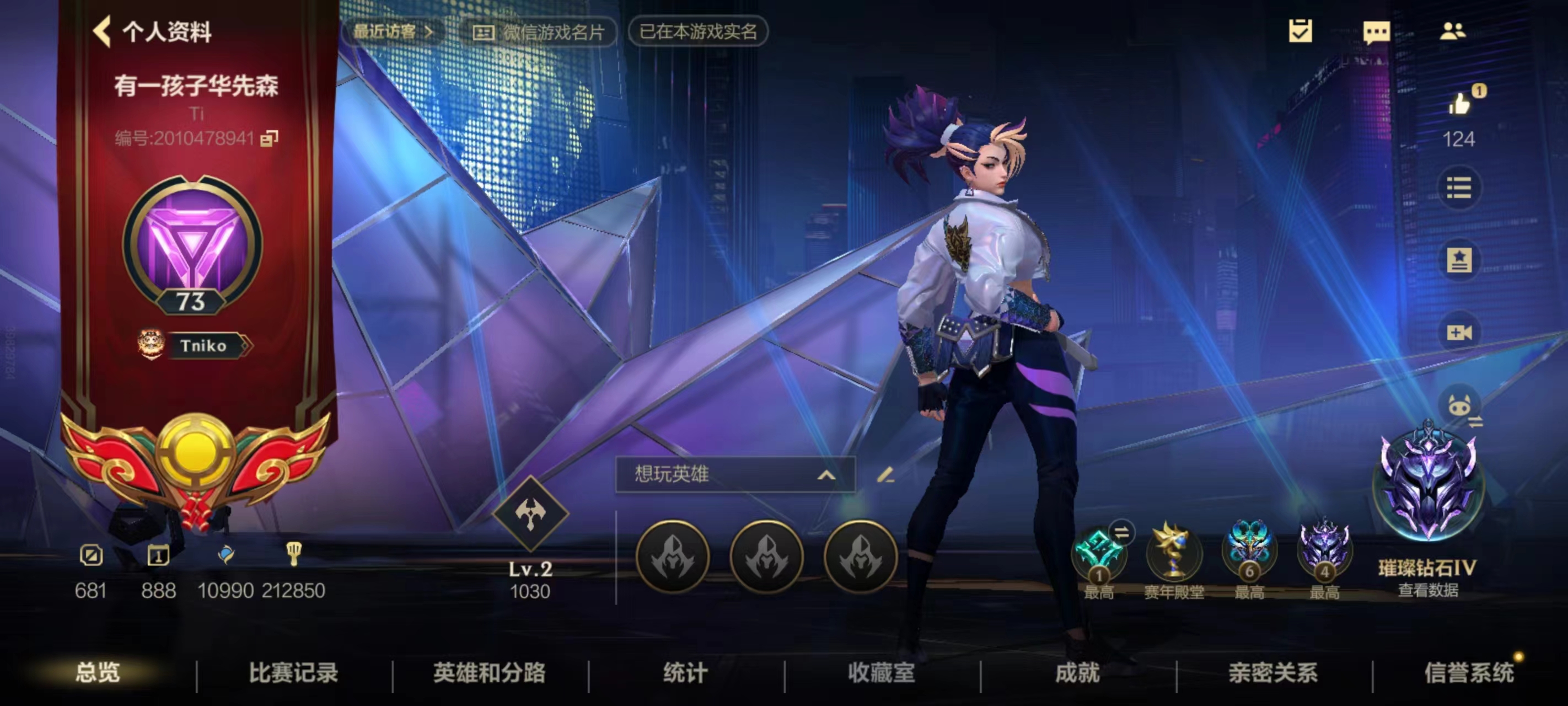The width and height of the screenshot is (1568, 706).
Task: Open the friends list icon
Action: 1452,31
